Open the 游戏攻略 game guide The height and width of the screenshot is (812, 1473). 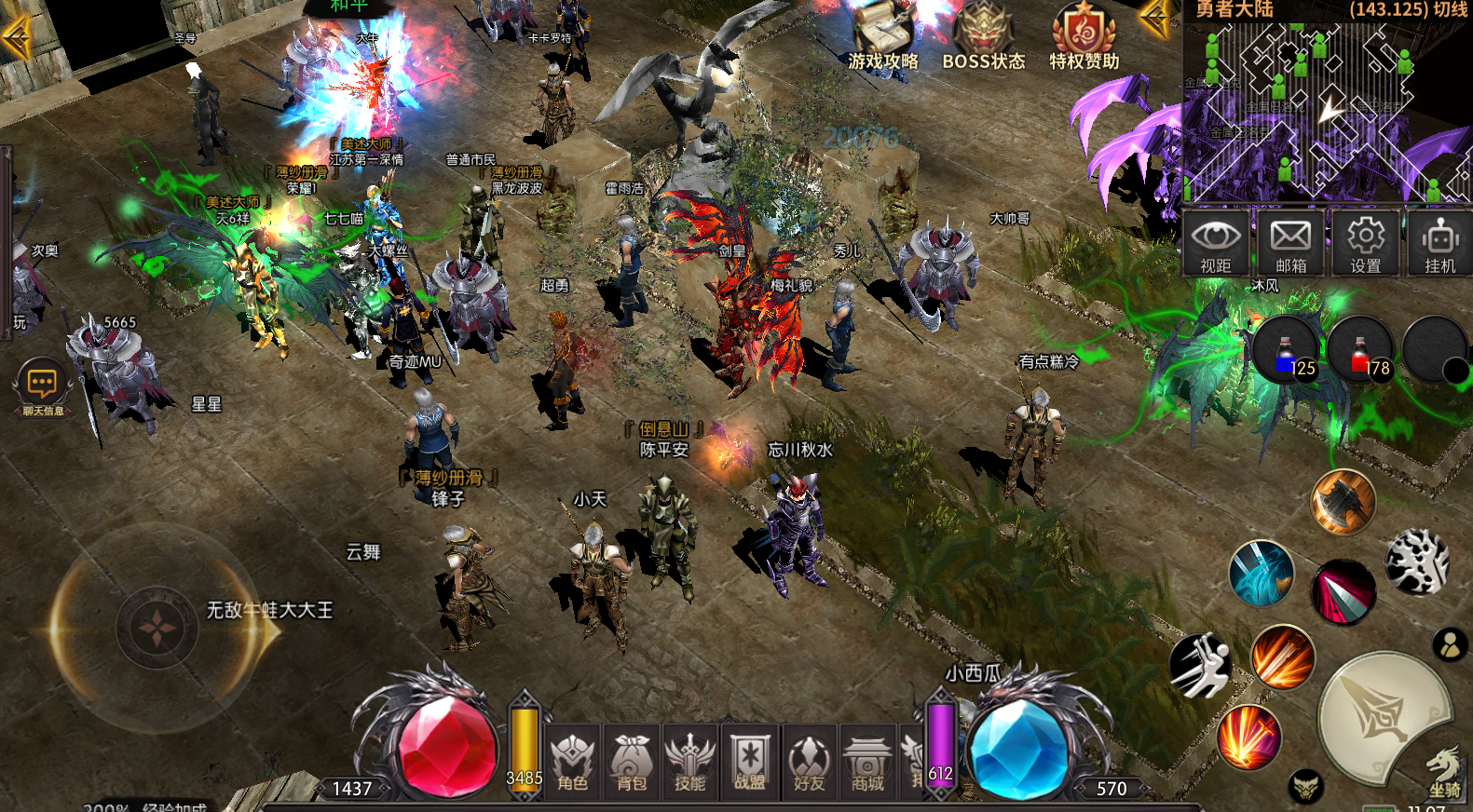(883, 39)
